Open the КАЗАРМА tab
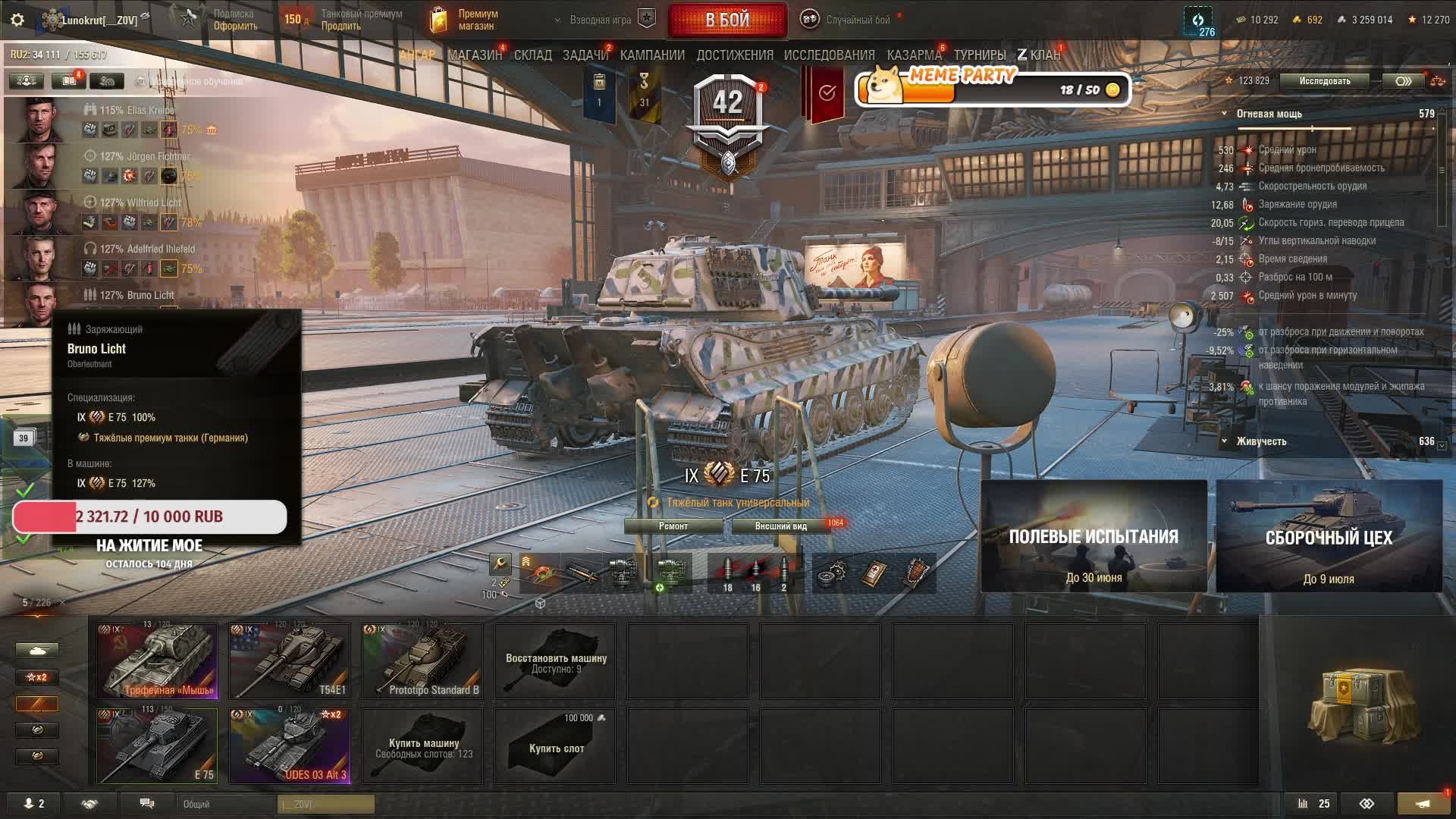1456x819 pixels. 914,55
